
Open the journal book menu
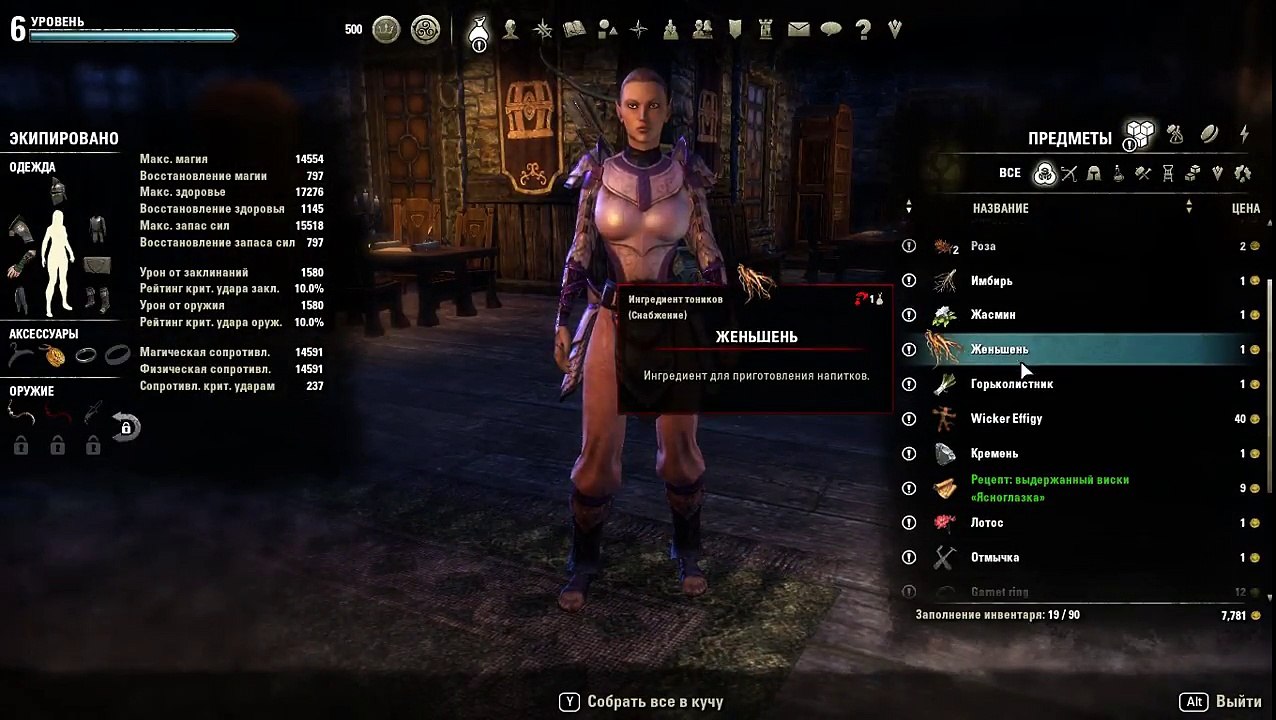pos(574,29)
